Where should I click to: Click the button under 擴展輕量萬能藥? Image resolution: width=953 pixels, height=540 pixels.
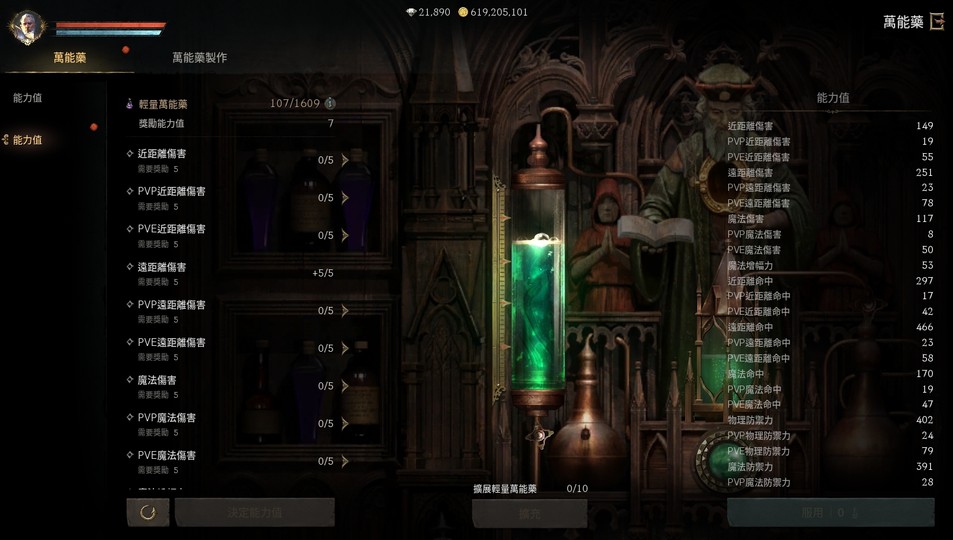click(529, 513)
